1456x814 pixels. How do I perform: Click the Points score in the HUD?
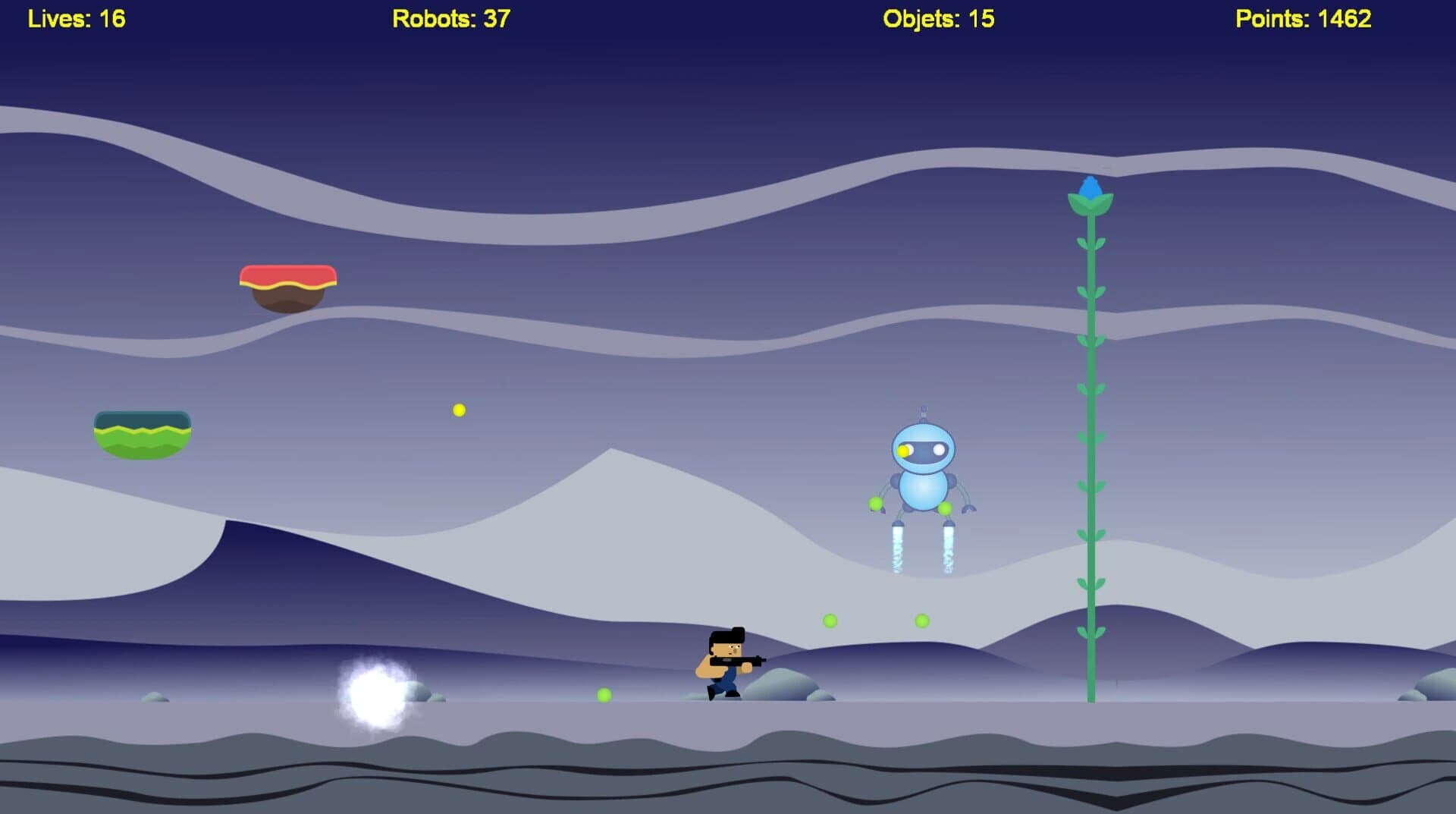tap(1303, 17)
